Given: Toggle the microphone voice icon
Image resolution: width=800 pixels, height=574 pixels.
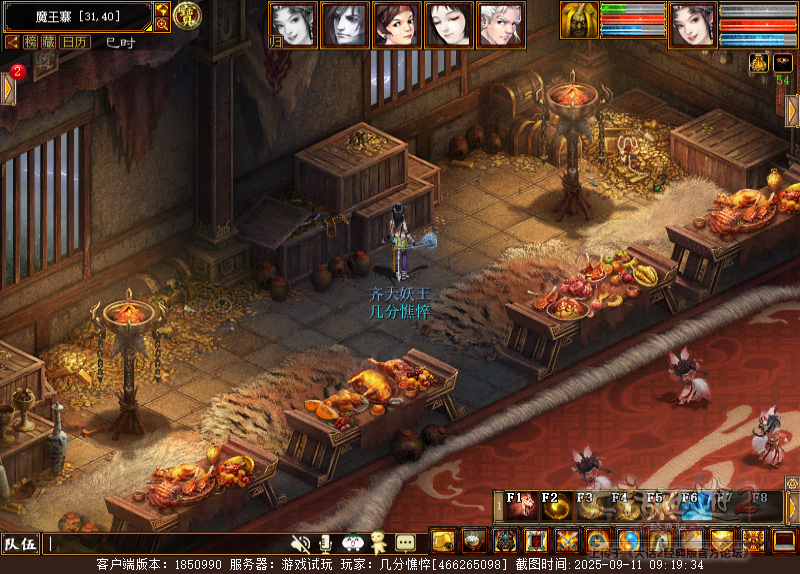Looking at the screenshot, I should [325, 543].
